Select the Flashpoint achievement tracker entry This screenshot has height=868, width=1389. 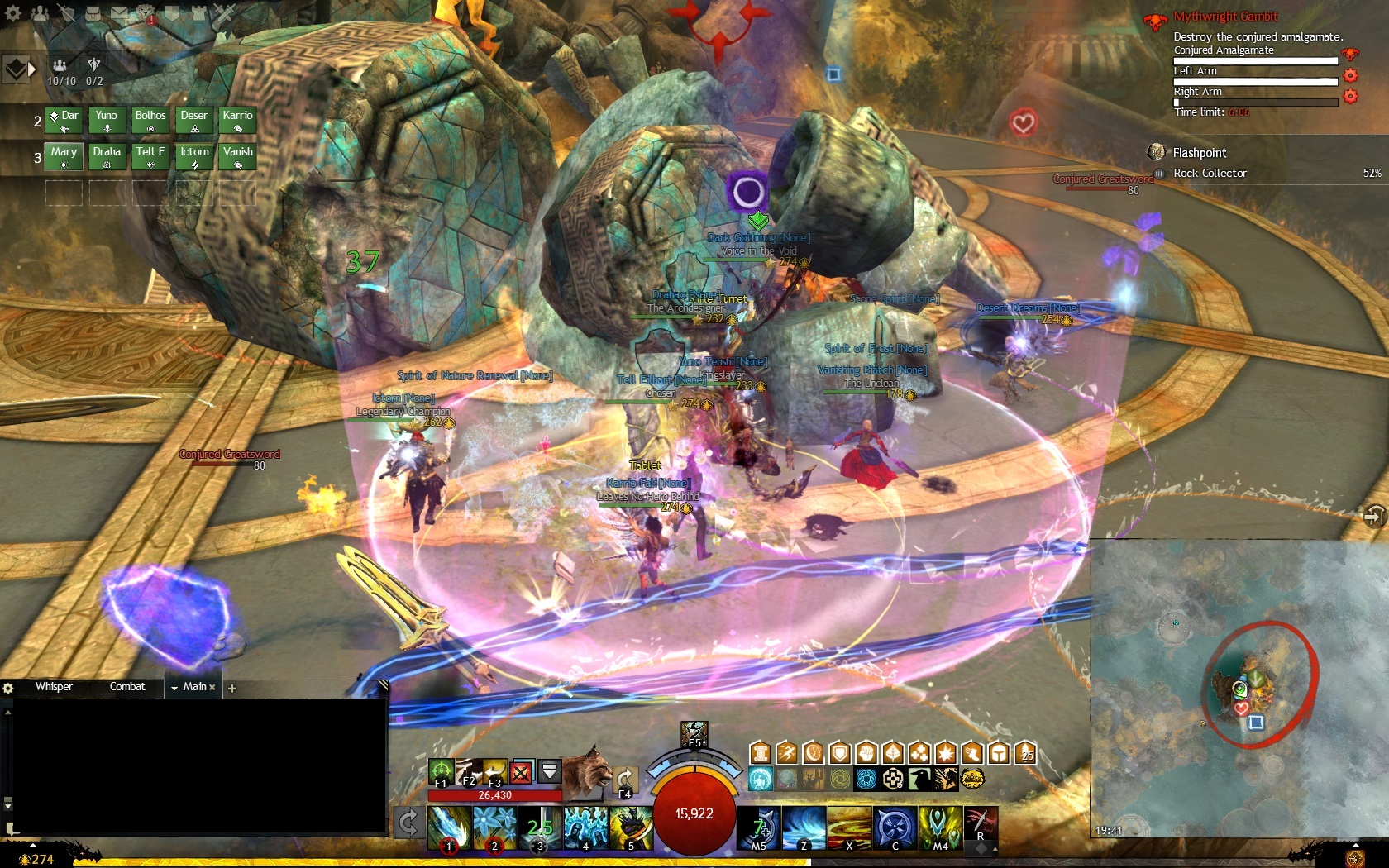[1199, 153]
